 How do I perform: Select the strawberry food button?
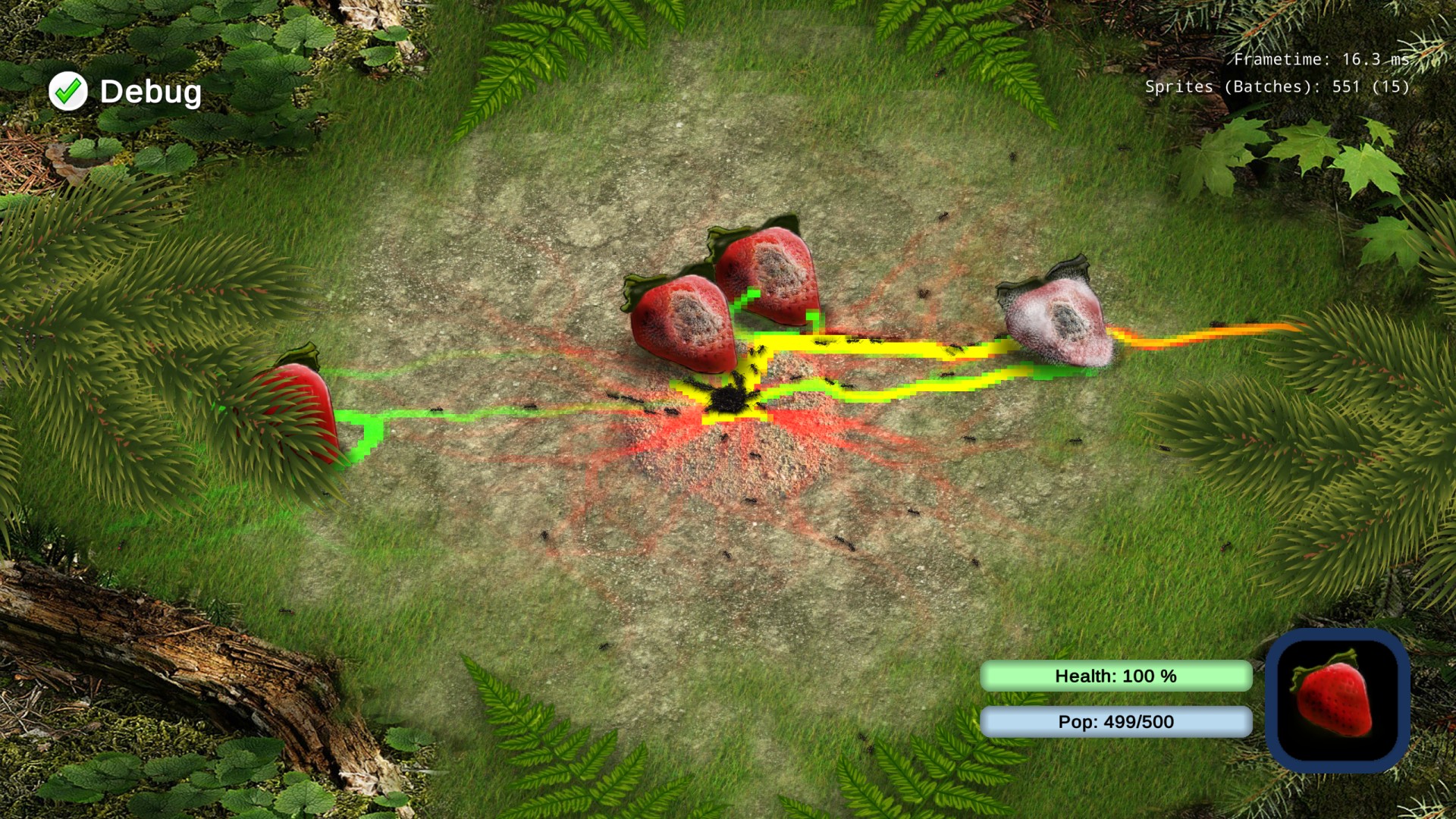(x=1337, y=700)
